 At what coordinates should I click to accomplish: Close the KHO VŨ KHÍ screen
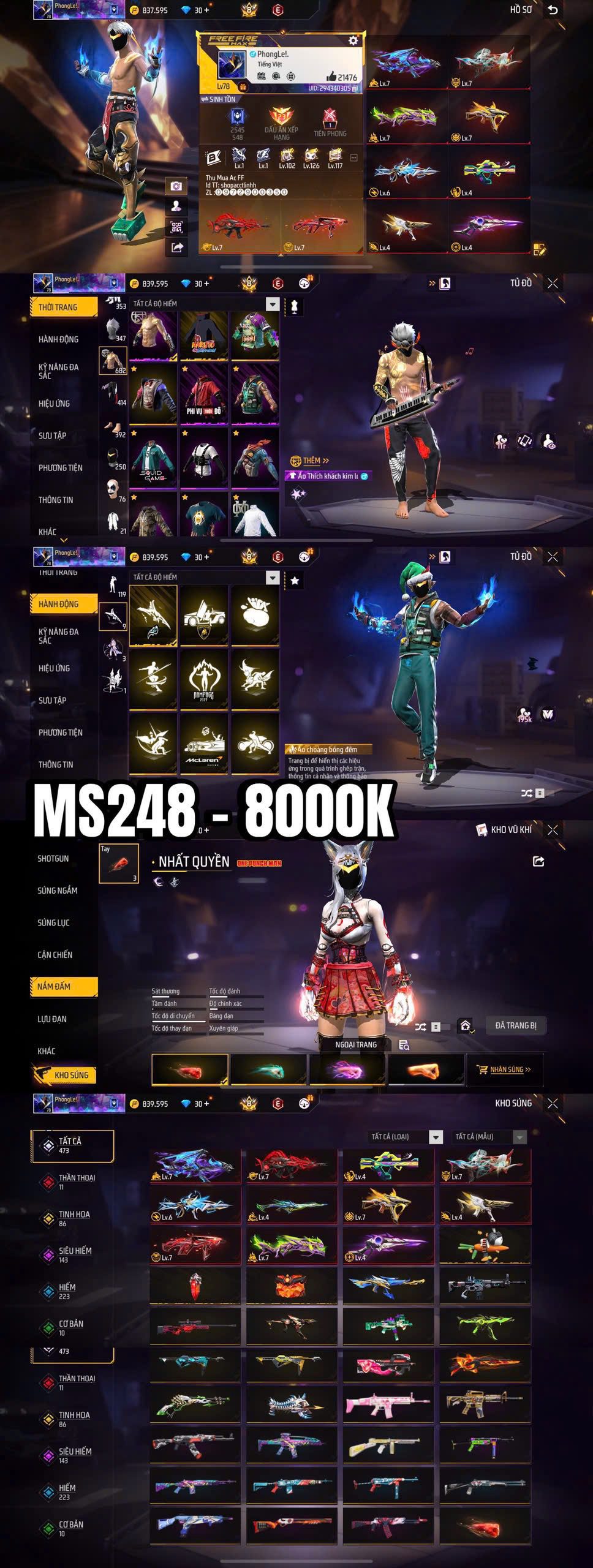click(553, 830)
